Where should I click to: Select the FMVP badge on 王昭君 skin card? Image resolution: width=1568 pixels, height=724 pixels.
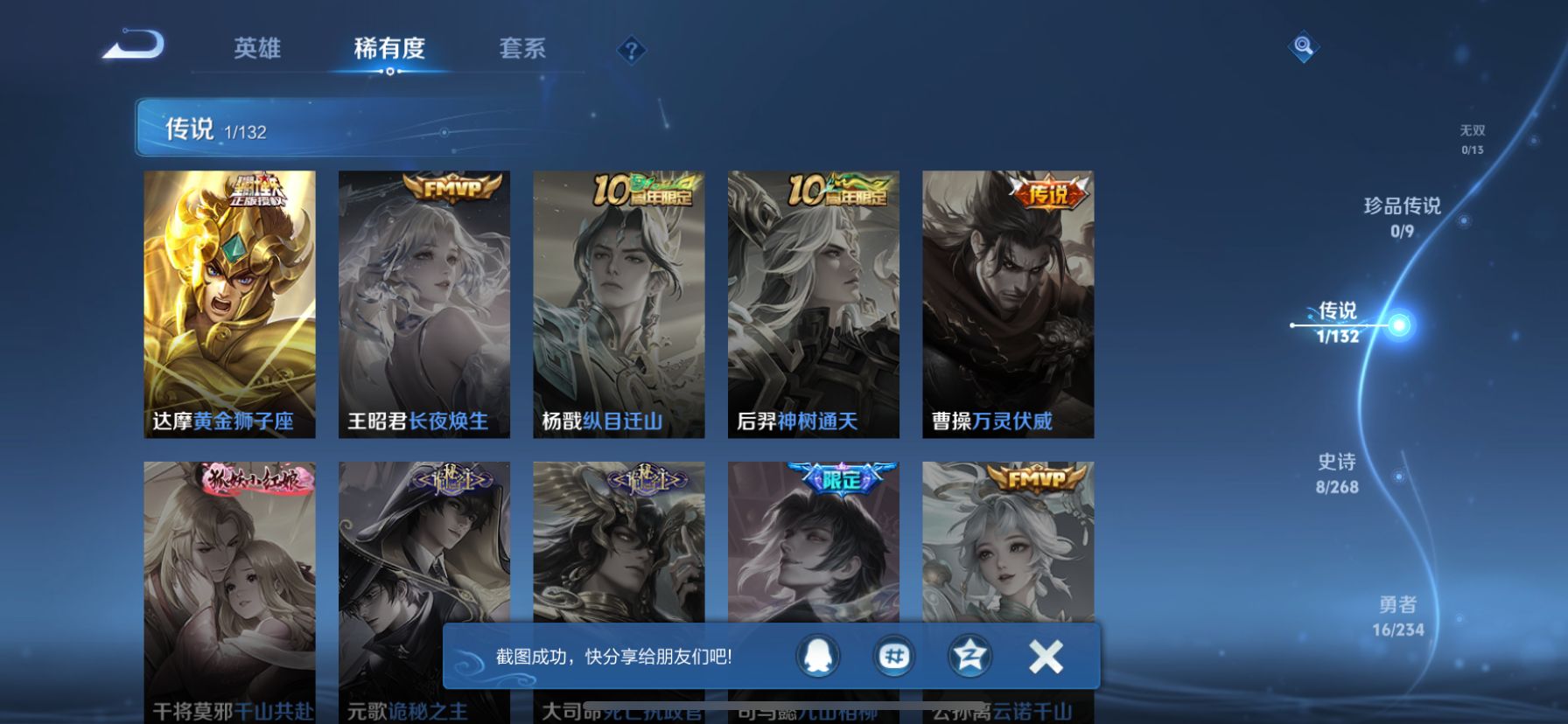point(451,188)
